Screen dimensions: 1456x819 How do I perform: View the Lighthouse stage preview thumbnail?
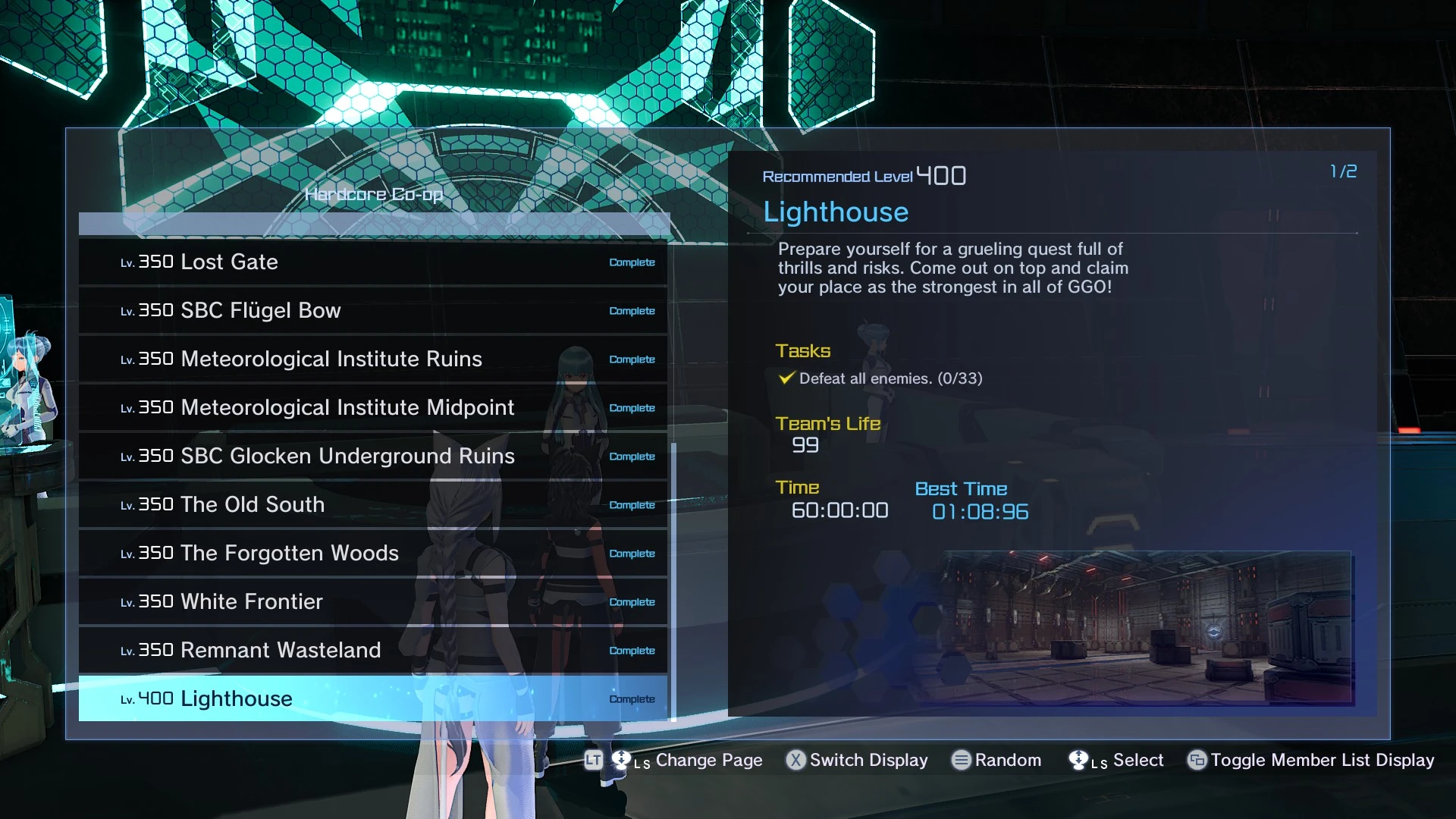[x=1145, y=629]
